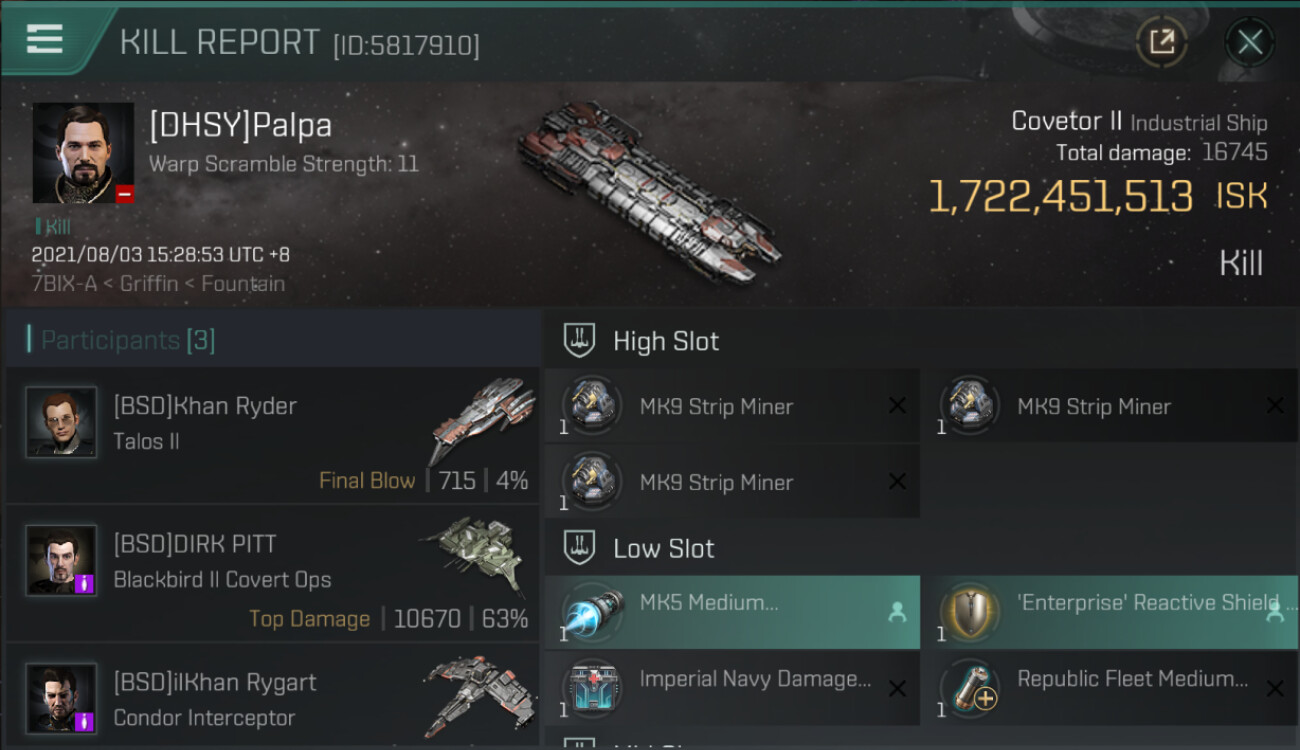View Palpa's character portrait
Image resolution: width=1300 pixels, height=750 pixels.
[83, 153]
